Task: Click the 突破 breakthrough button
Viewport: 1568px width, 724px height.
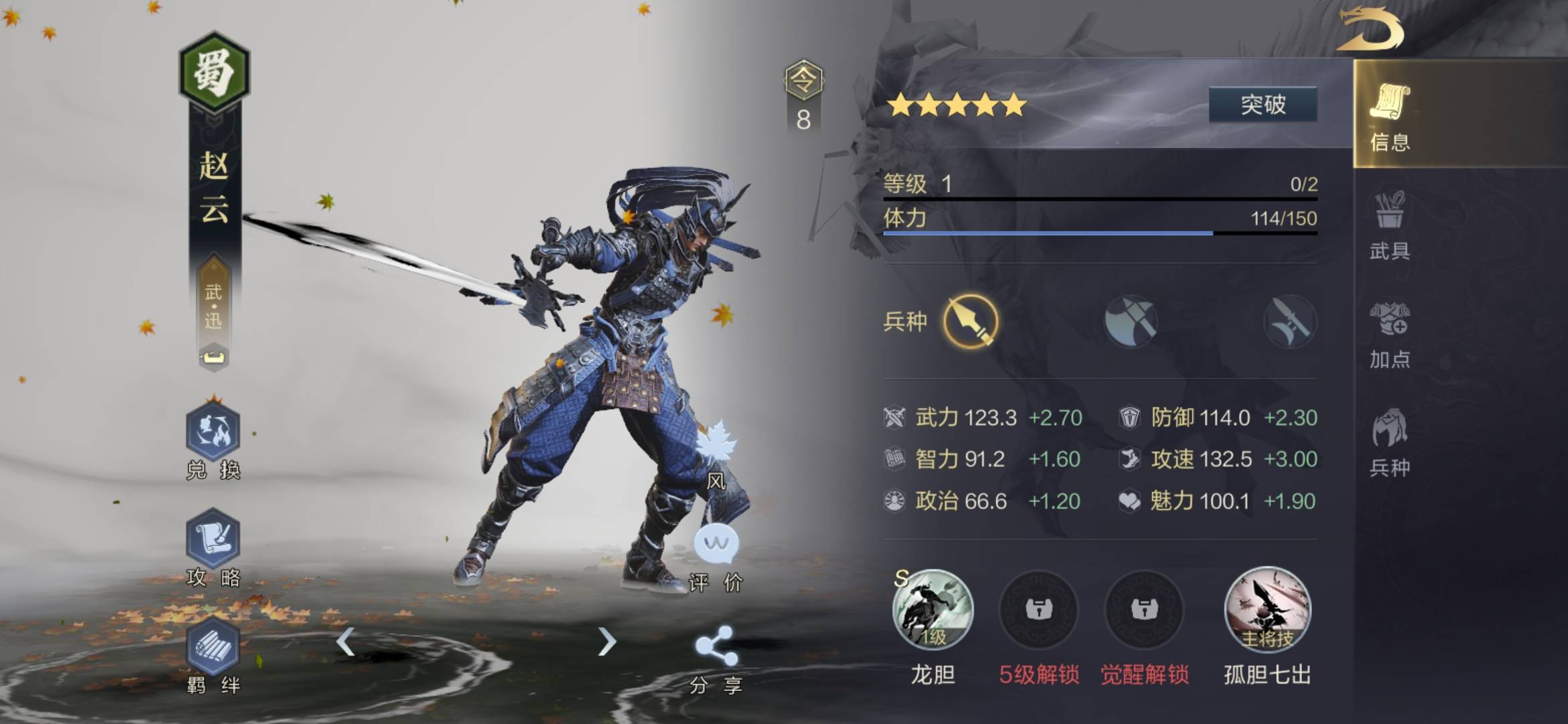Action: [x=1262, y=105]
